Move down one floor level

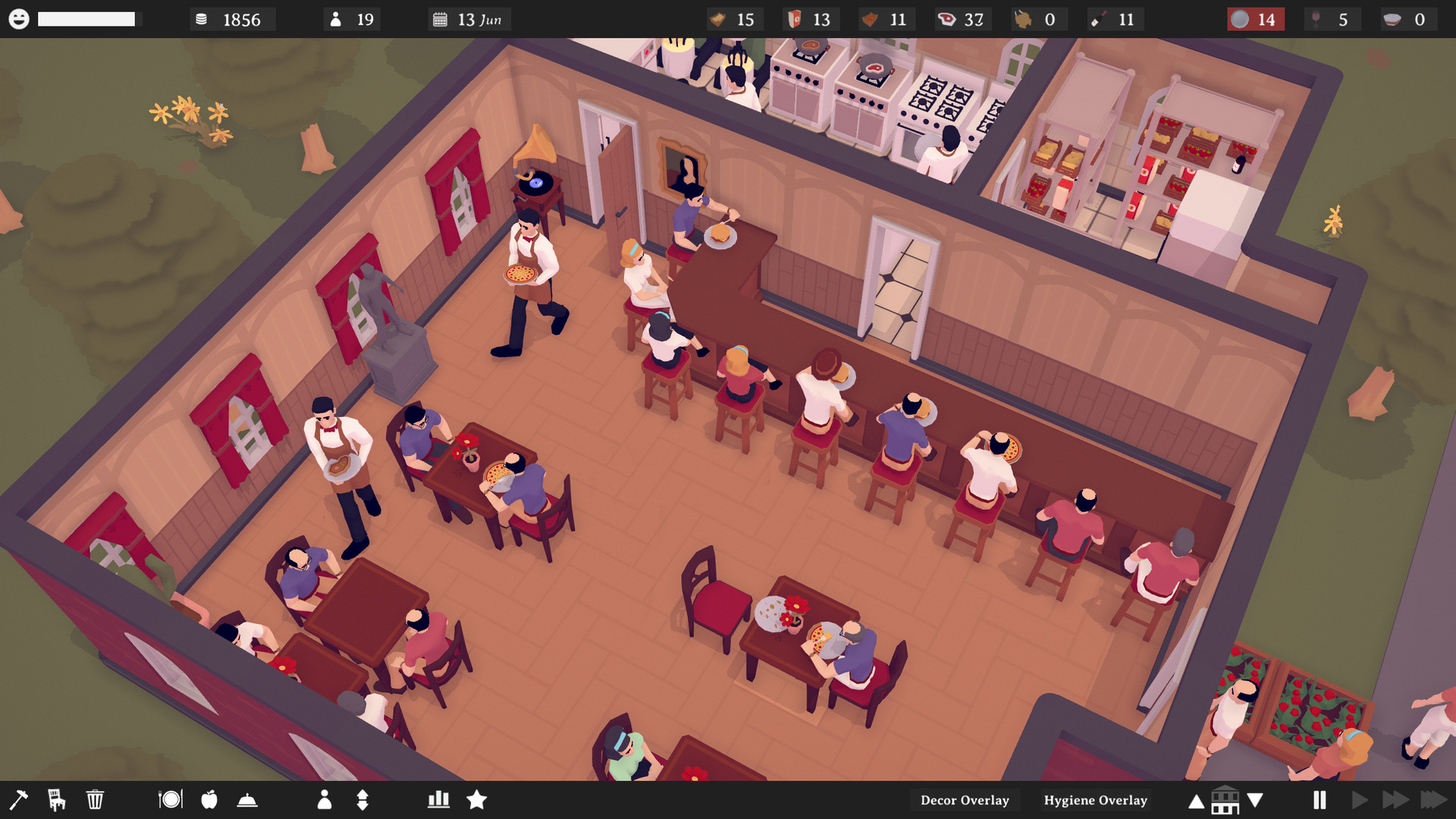point(1255,800)
